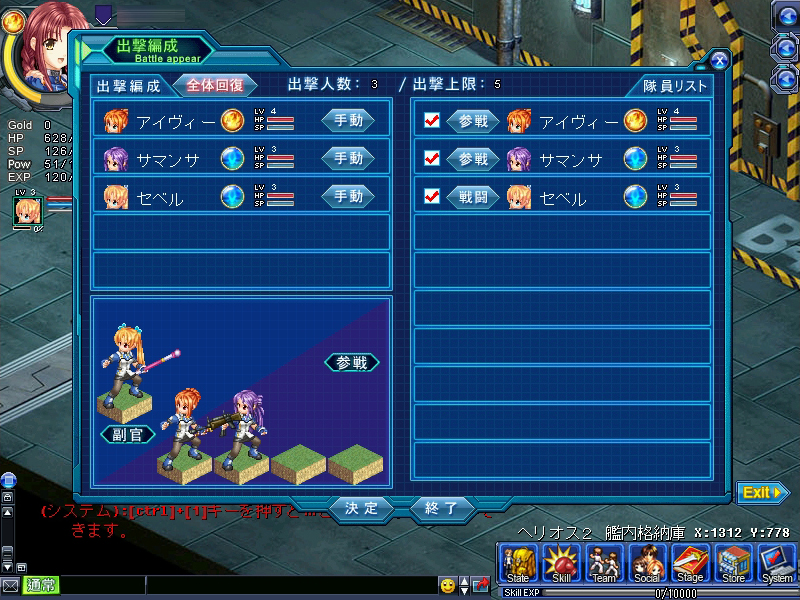Click the yellow Exit button
The width and height of the screenshot is (800, 600).
[x=762, y=492]
